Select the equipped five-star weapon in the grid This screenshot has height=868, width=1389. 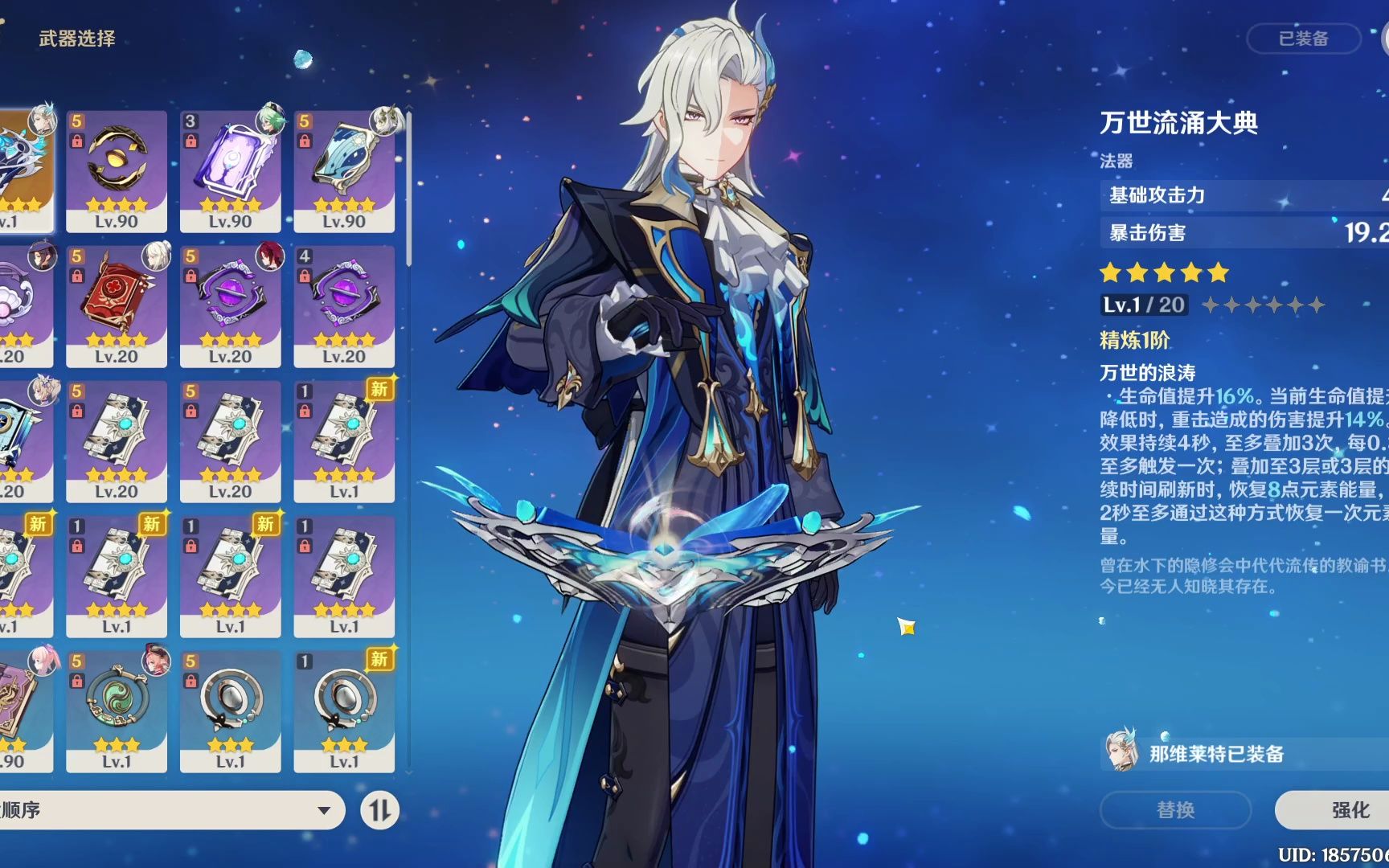[x=24, y=171]
